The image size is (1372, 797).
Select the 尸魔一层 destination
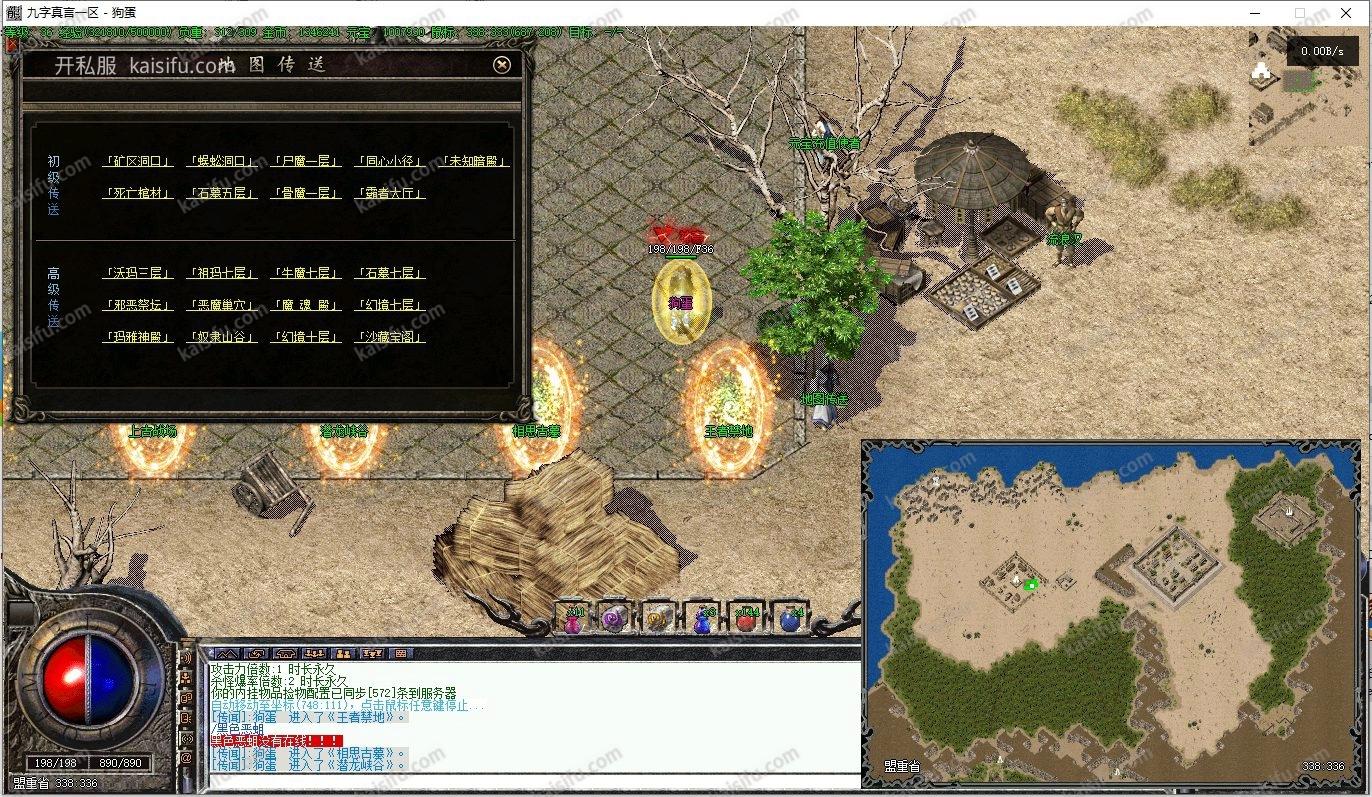pos(306,161)
